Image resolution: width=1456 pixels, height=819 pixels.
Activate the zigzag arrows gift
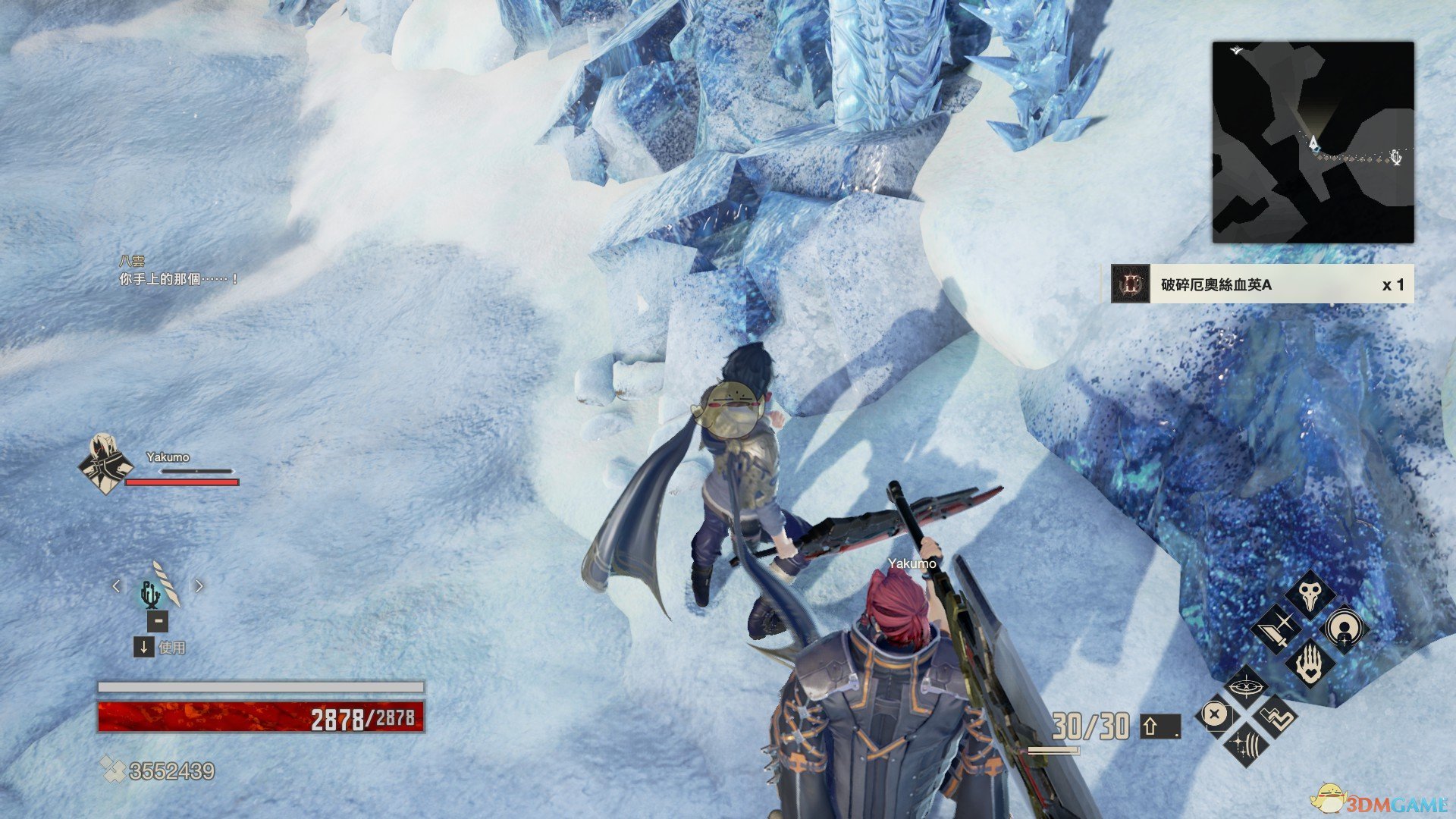pos(1277,716)
